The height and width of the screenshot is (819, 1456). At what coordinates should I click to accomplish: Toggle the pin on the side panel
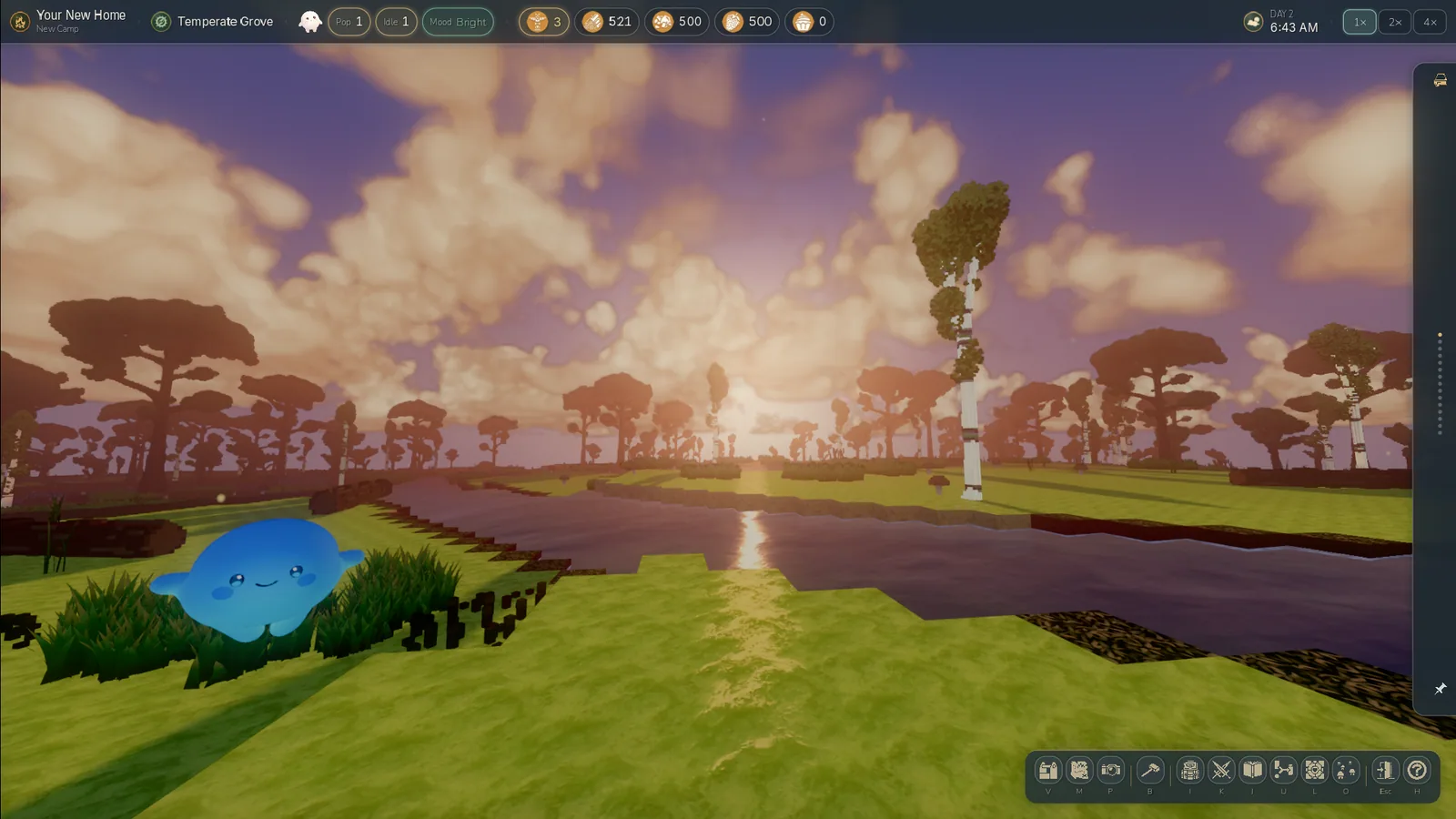1440,689
